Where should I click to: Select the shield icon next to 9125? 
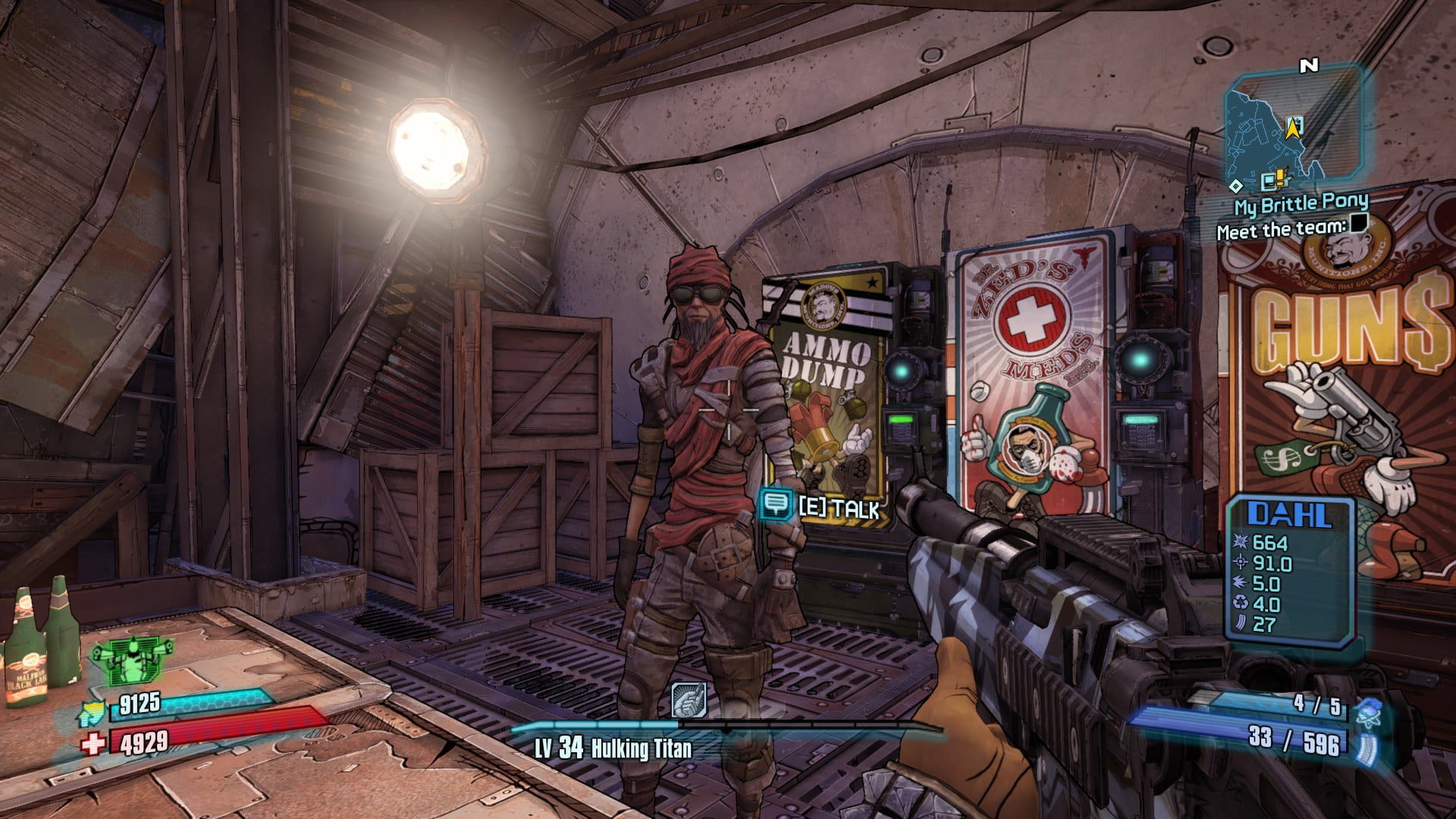tap(90, 714)
